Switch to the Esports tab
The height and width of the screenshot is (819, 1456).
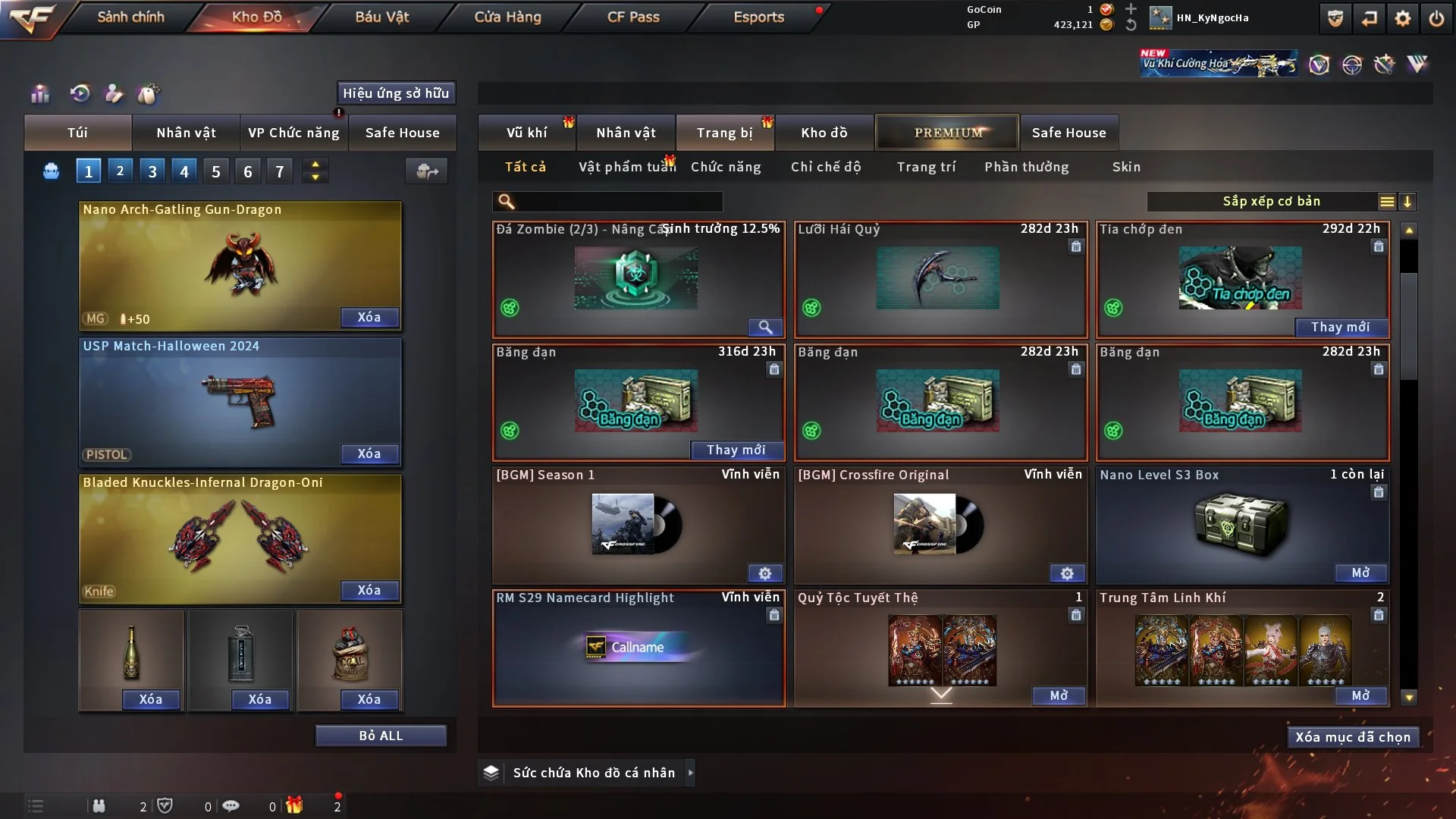coord(758,17)
